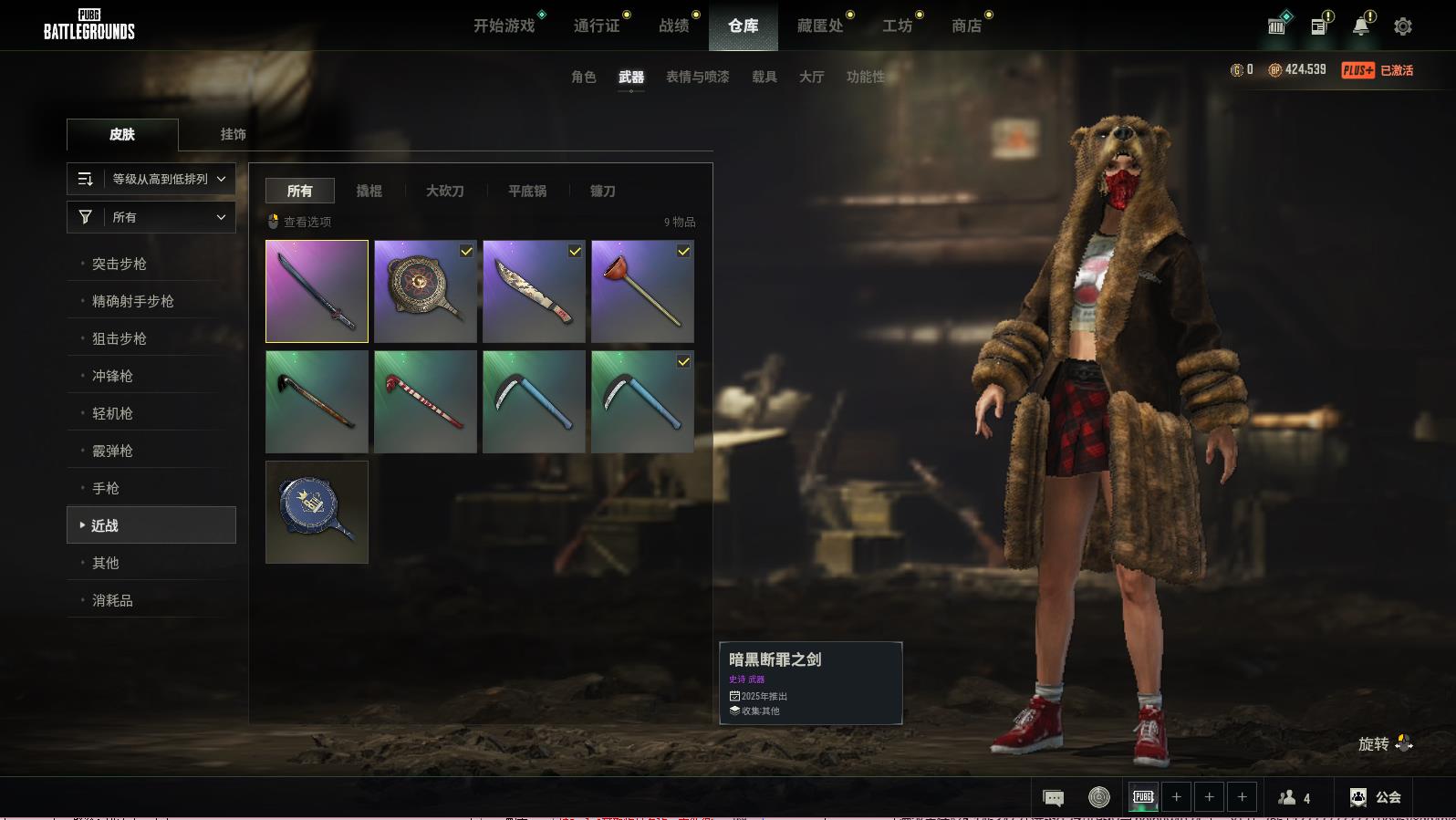Filter melee skins by 平底锅 pan
1456x820 pixels.
[x=527, y=191]
